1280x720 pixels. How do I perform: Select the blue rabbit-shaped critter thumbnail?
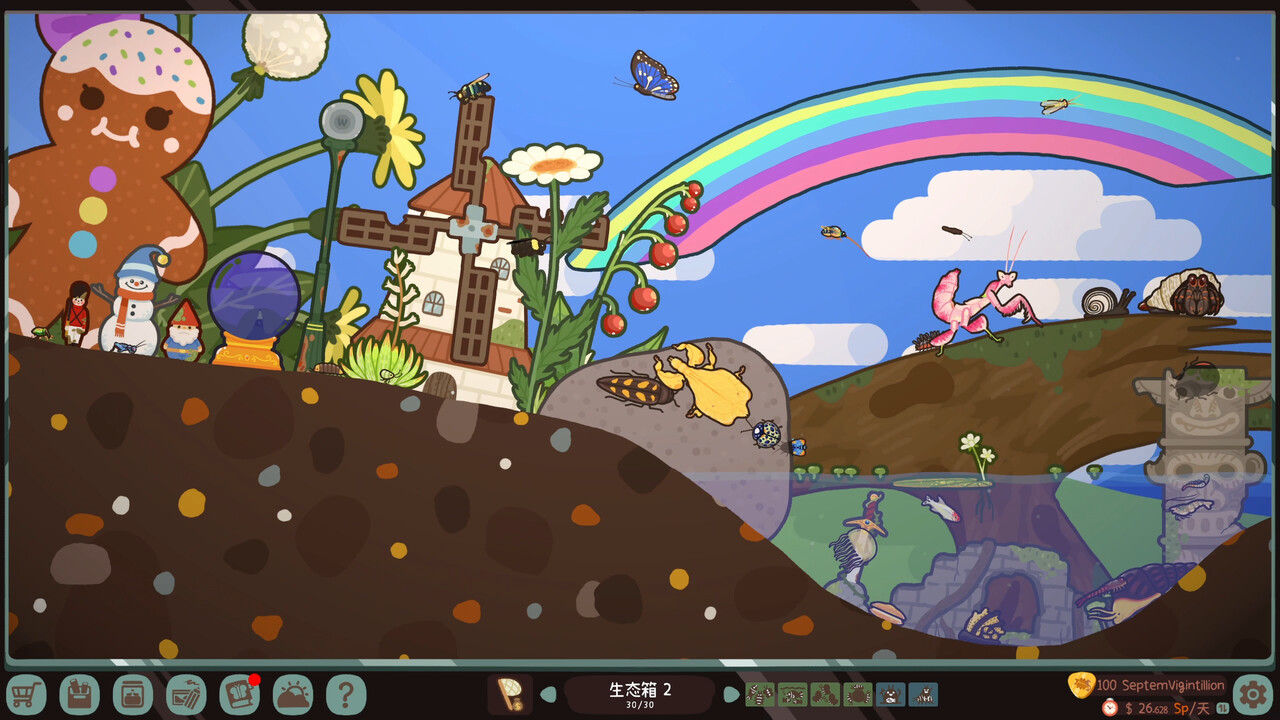pyautogui.click(x=892, y=694)
